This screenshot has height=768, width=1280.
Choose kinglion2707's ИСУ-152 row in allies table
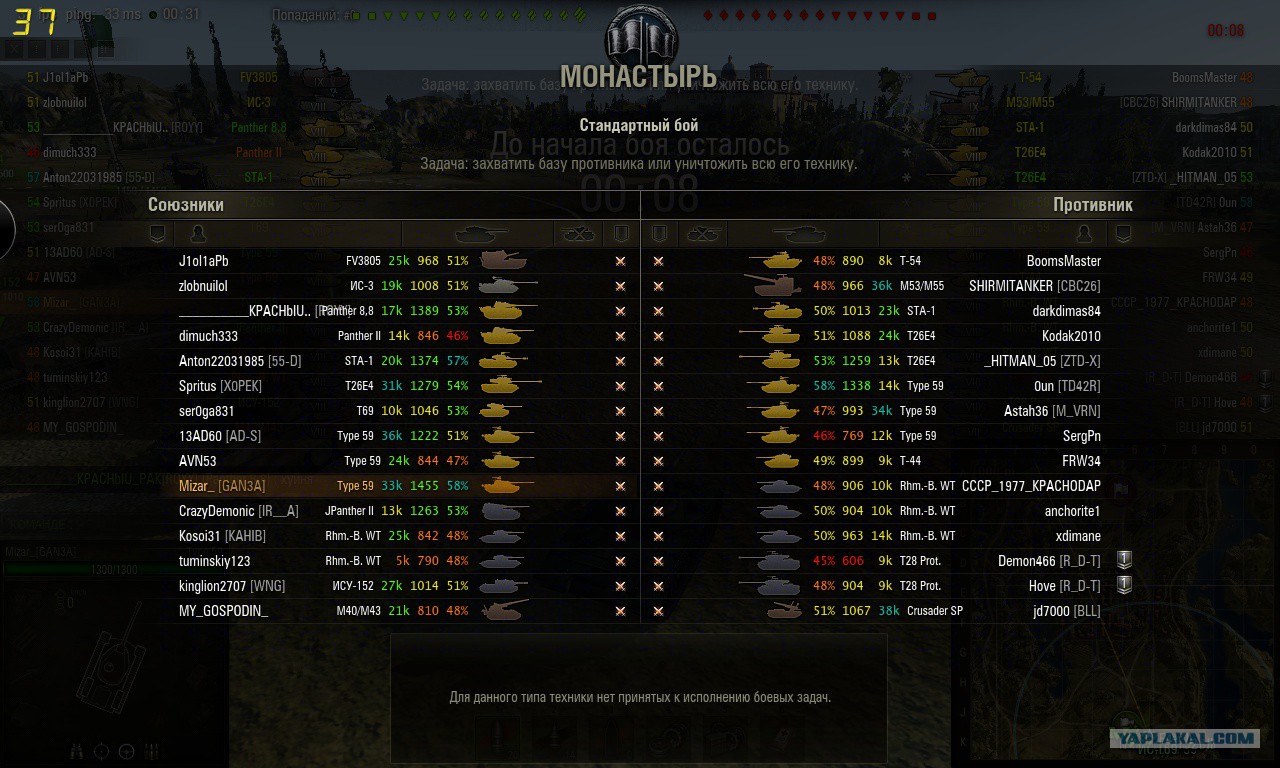(395, 586)
